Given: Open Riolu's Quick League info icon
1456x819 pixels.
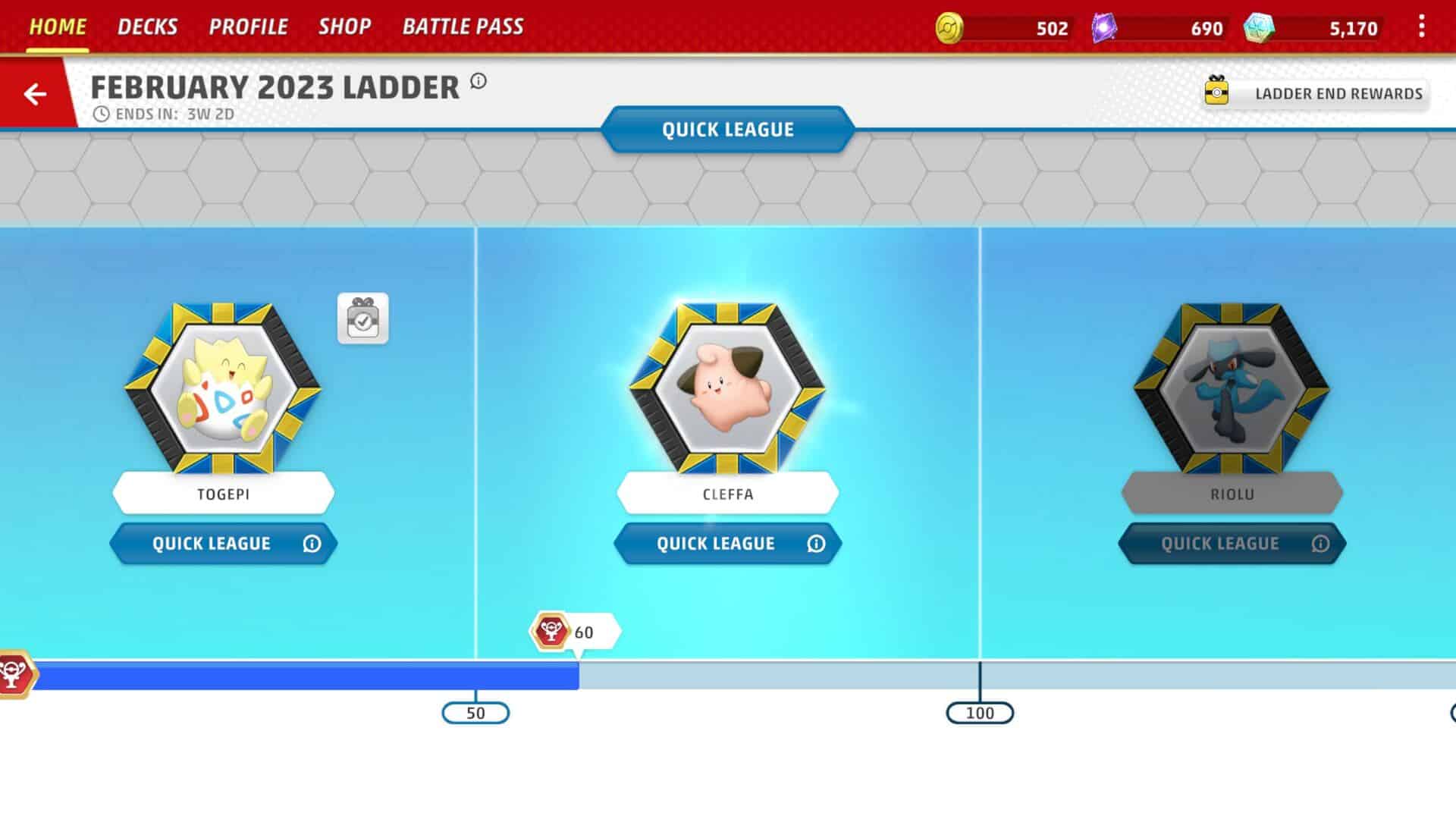Looking at the screenshot, I should [1320, 544].
